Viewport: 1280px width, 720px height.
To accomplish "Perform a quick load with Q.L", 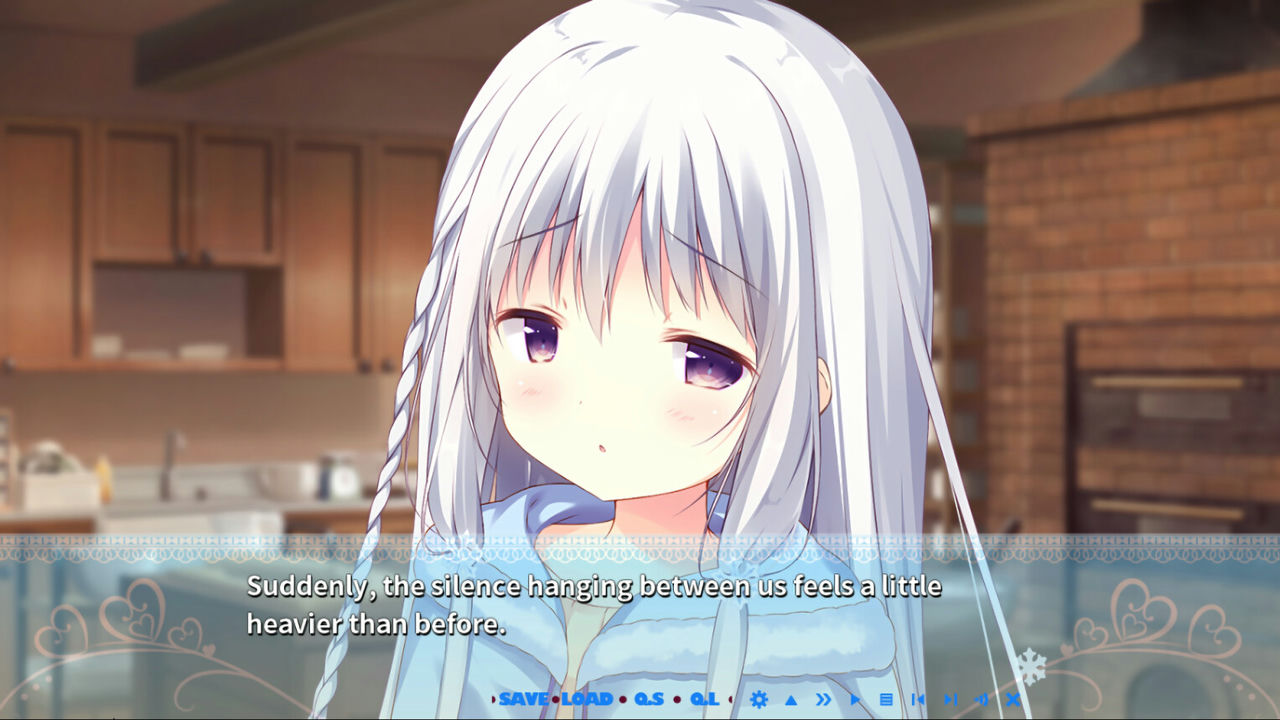I will coord(707,699).
